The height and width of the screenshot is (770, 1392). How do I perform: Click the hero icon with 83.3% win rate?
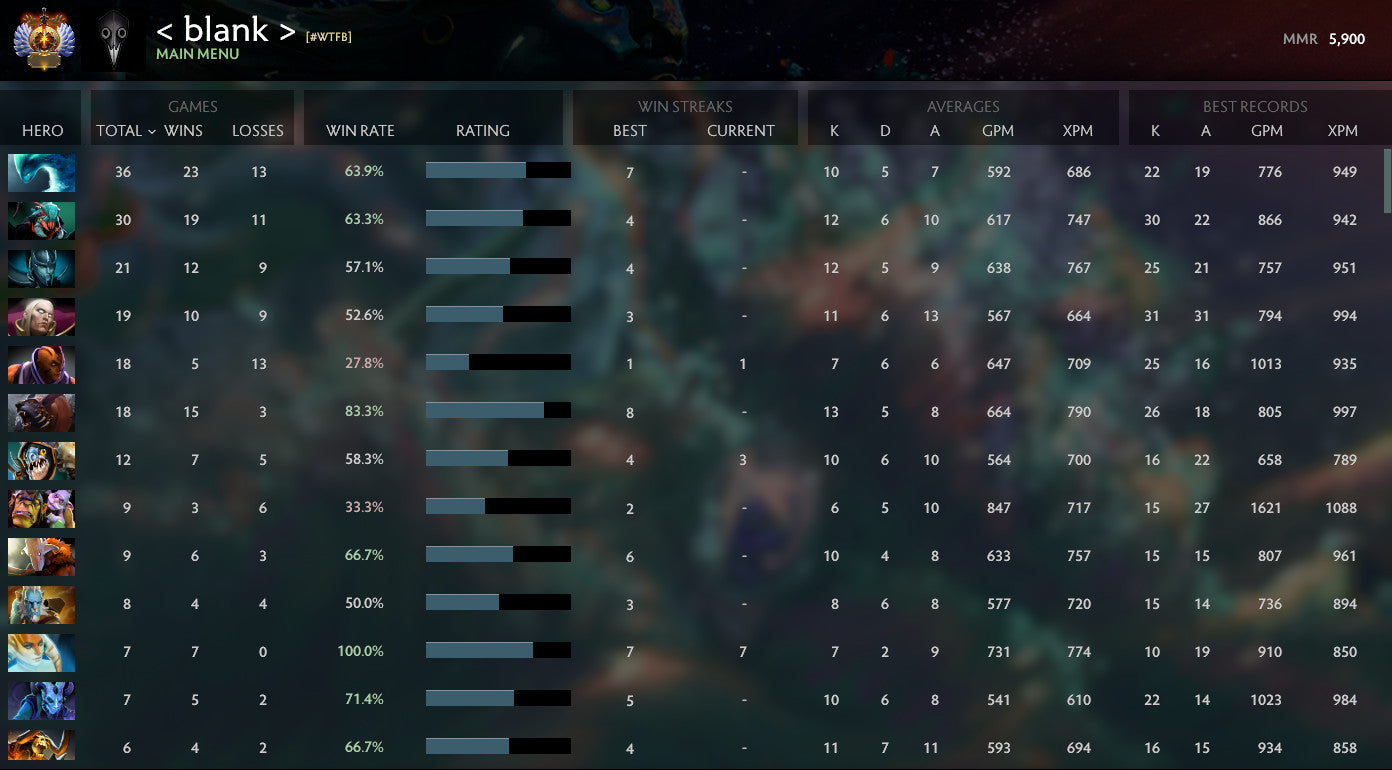[41, 412]
